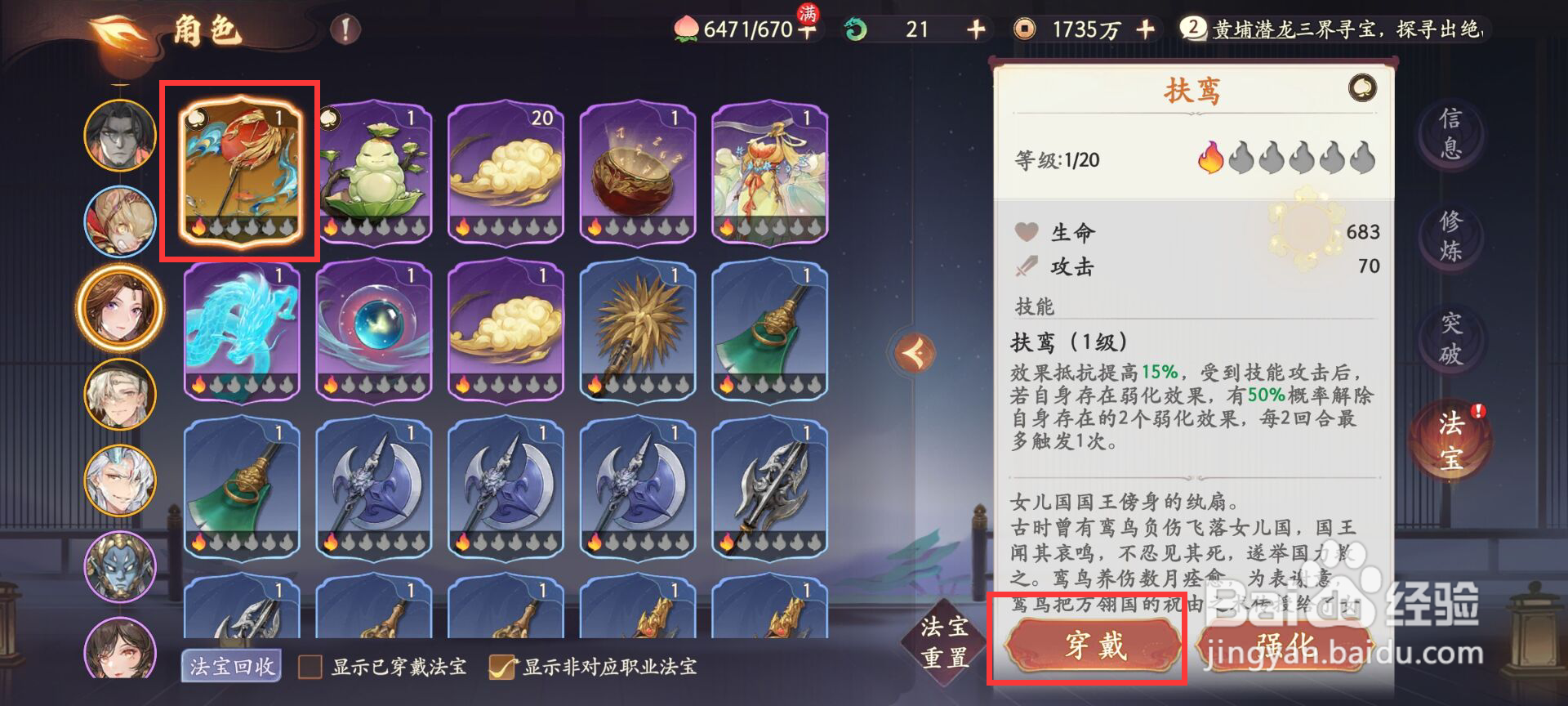Click the peach currency plus icon
The width and height of the screenshot is (1568, 706).
click(x=808, y=30)
